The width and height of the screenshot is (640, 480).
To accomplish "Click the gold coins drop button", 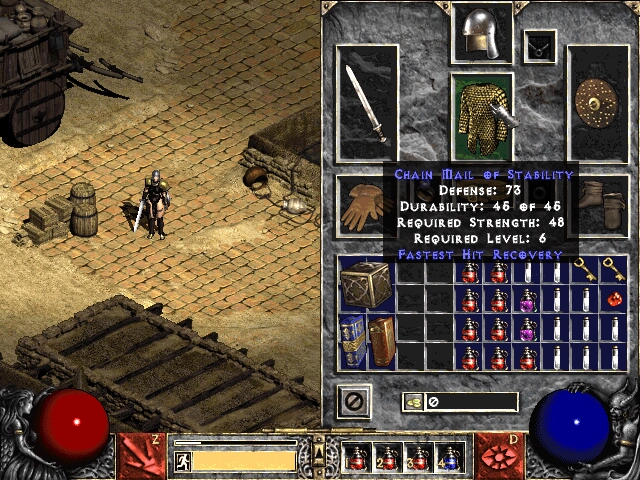I will [x=412, y=402].
